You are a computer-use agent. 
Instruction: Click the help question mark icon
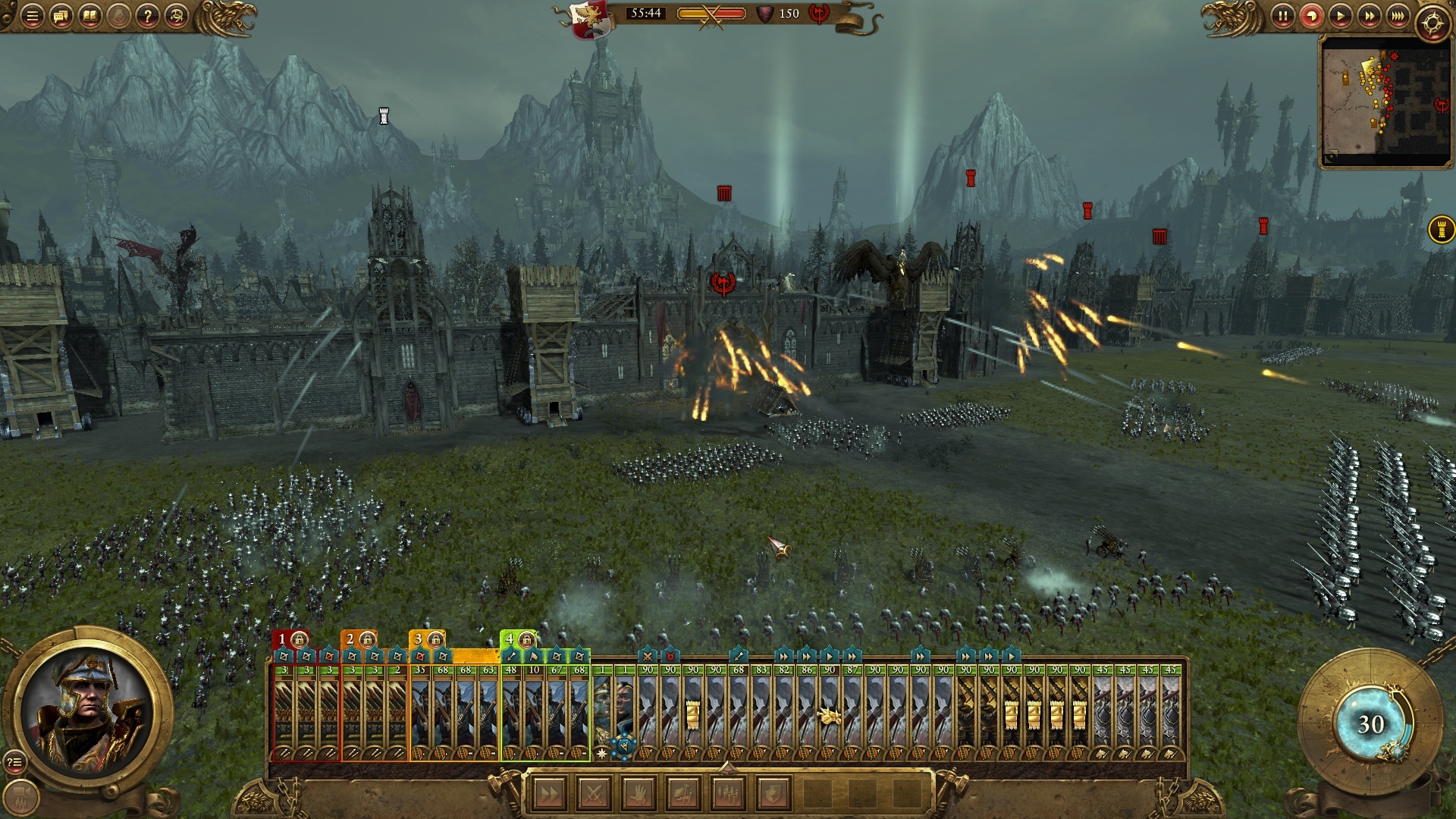coord(149,17)
